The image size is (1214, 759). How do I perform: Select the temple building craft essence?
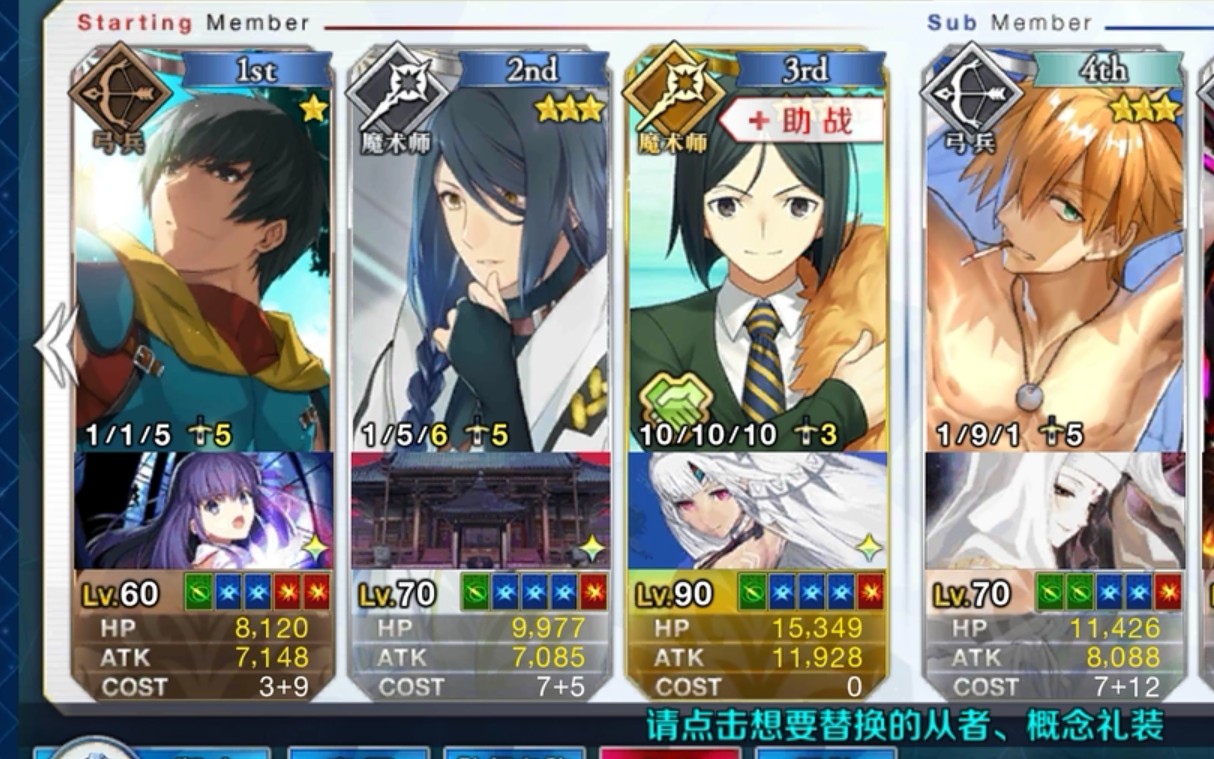(x=480, y=511)
